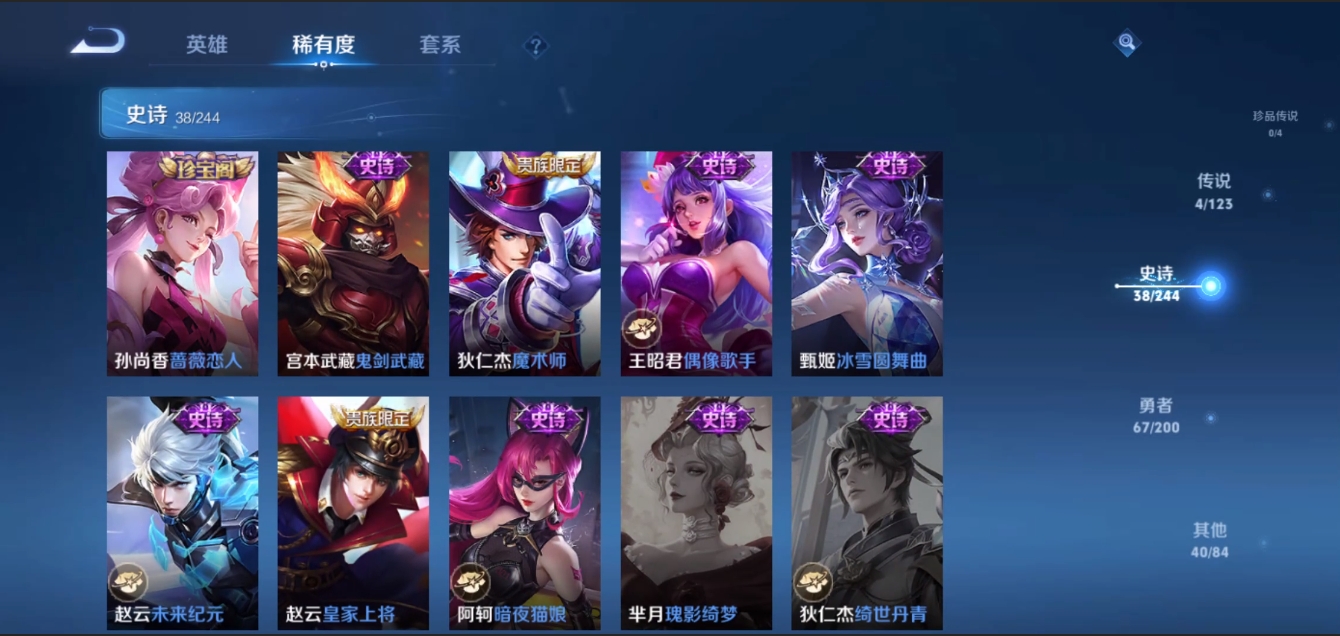
Task: Choose the 阿轲 暗夜猫娘 skin card
Action: point(525,512)
